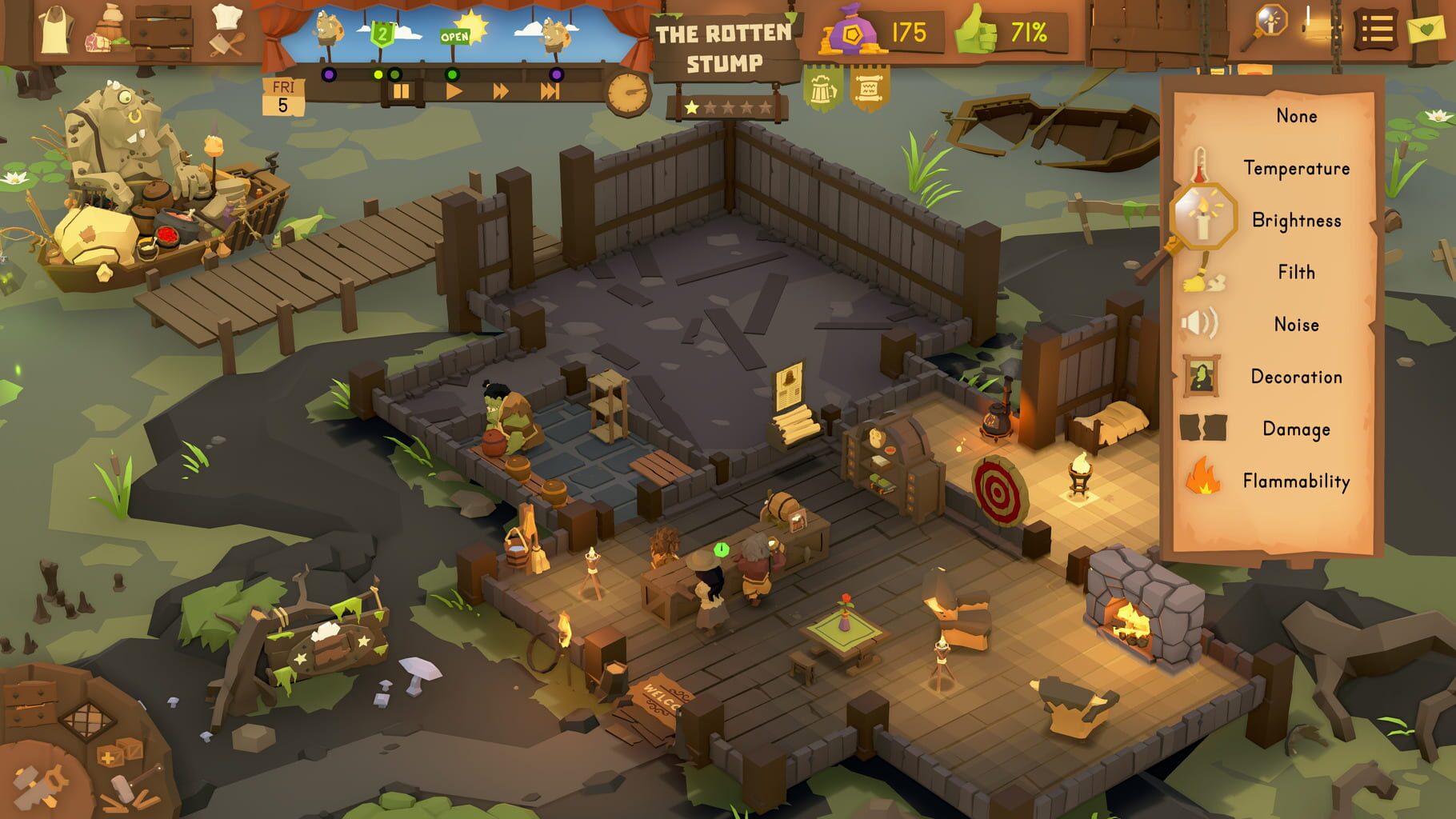Open the scroll tab beside the mug
The image size is (1456, 819).
coord(869,88)
